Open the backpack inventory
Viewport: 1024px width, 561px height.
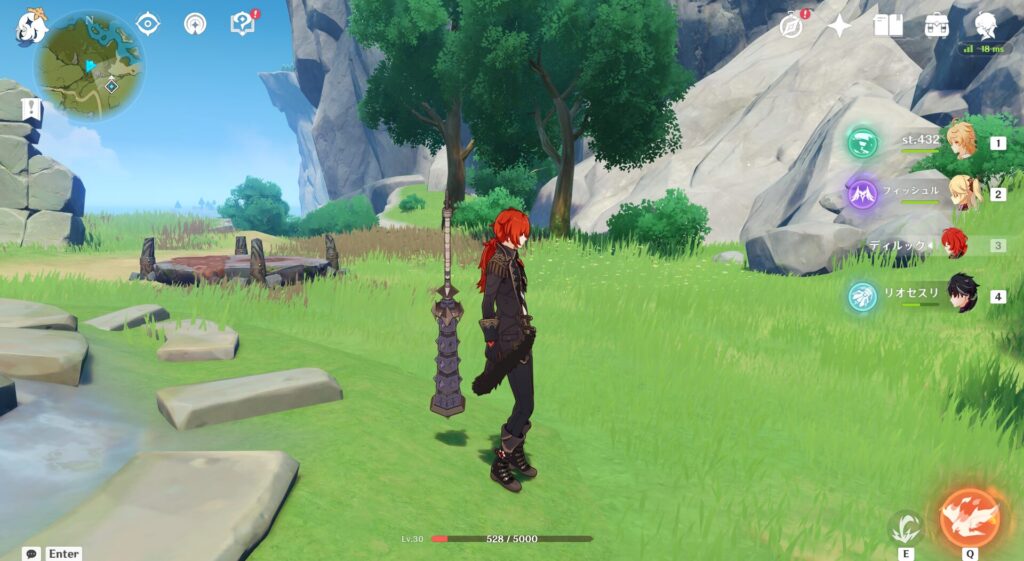coord(936,25)
